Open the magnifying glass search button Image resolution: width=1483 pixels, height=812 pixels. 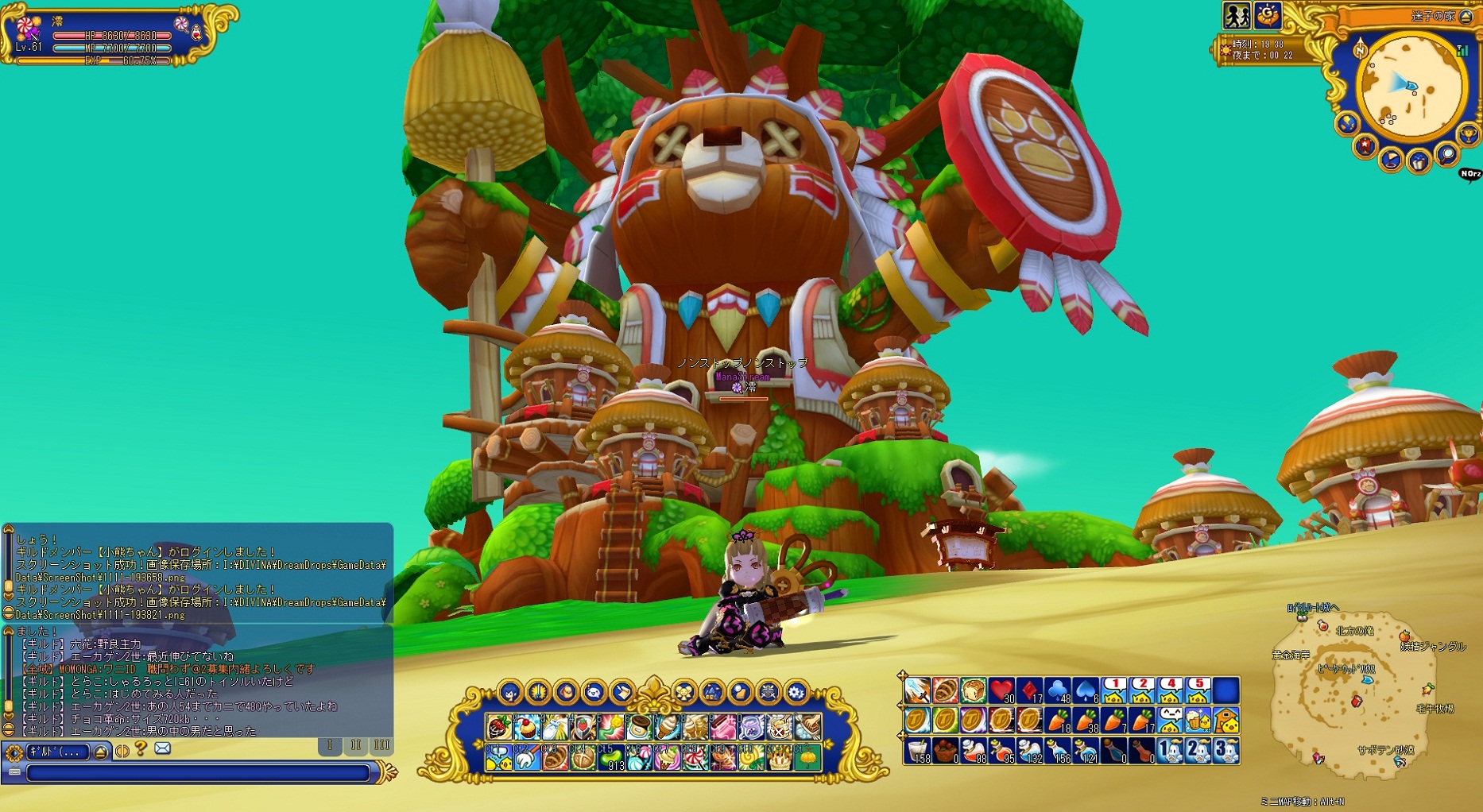(1447, 154)
